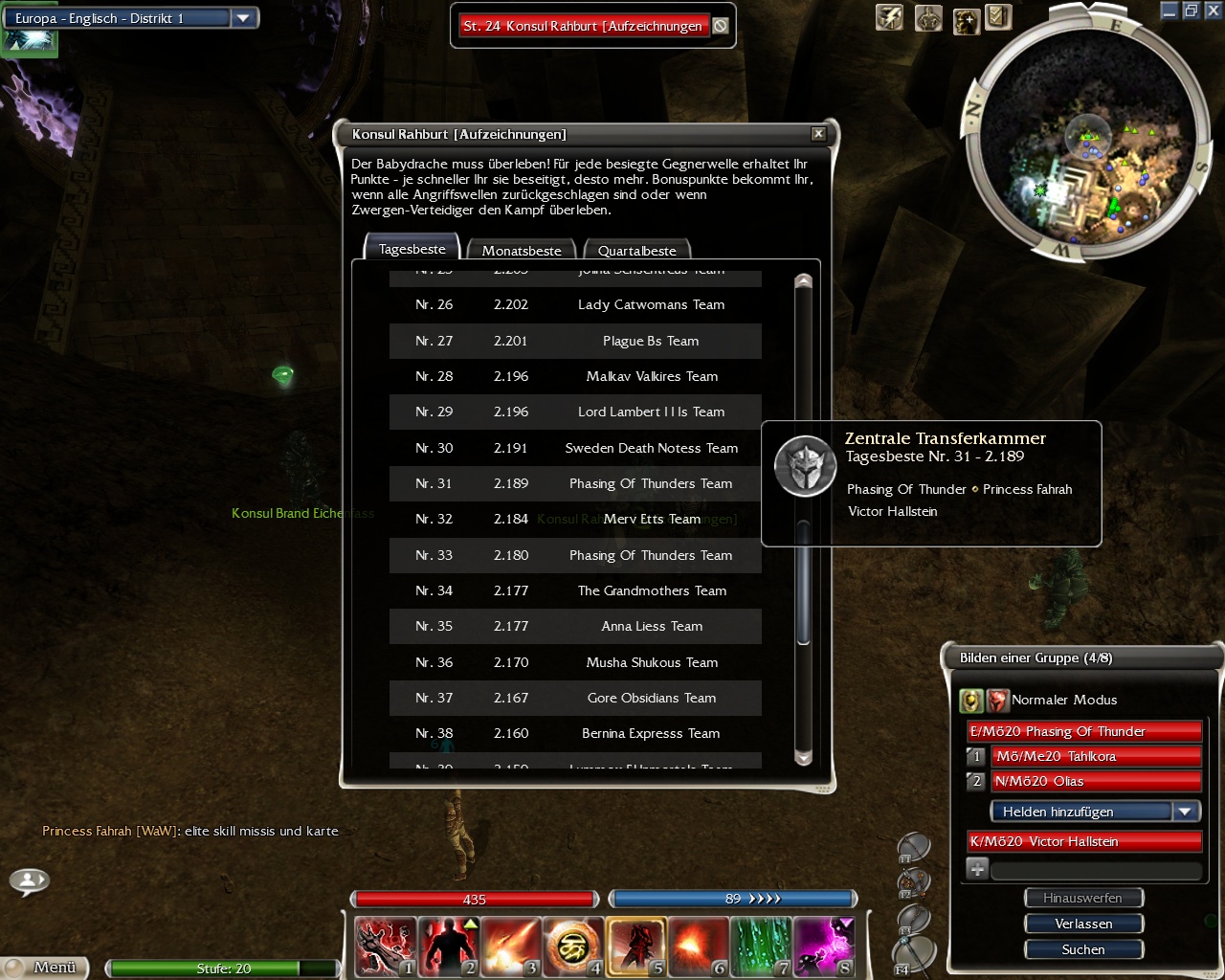Maximize the game window
This screenshot has width=1225, height=980.
(1191, 11)
